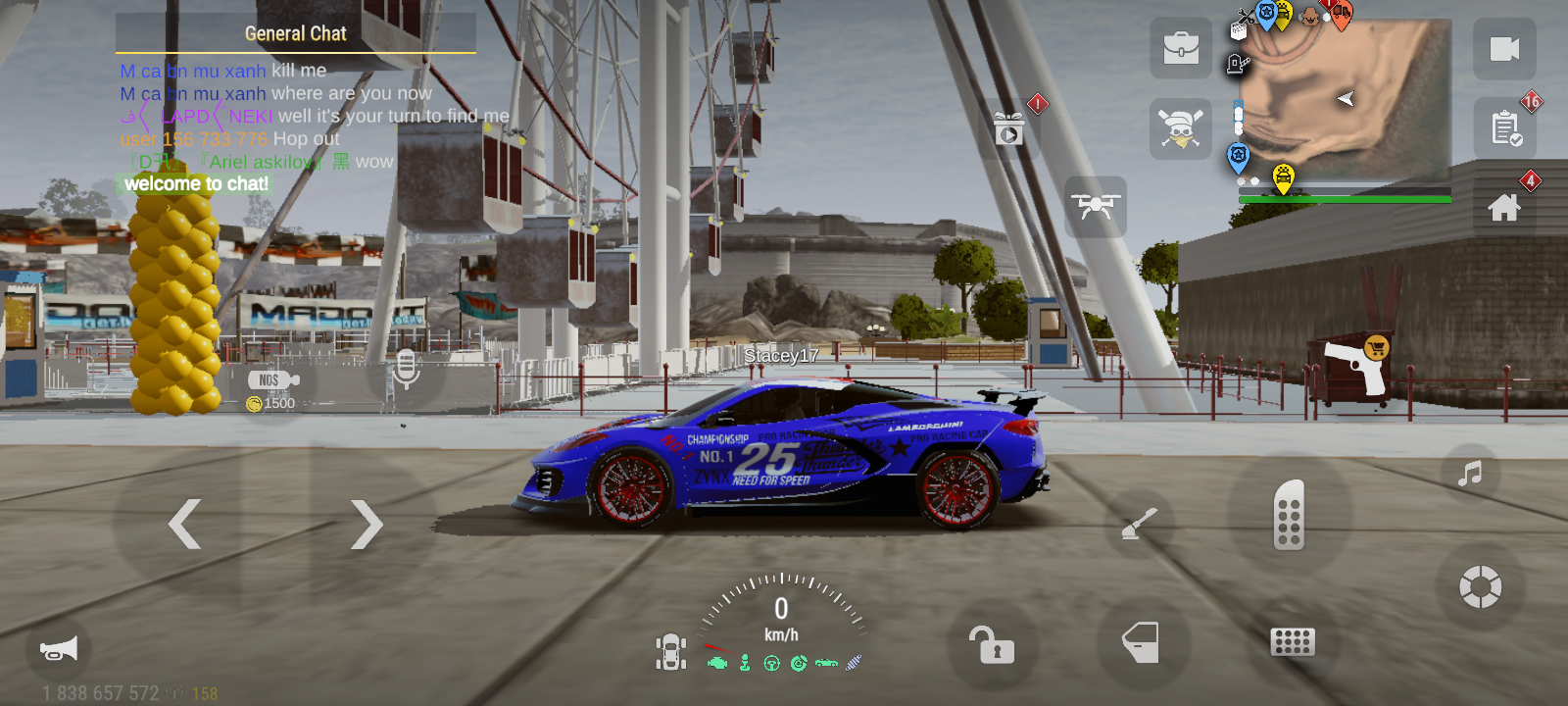
Task: Steer left with the left arrow
Action: coord(185,524)
